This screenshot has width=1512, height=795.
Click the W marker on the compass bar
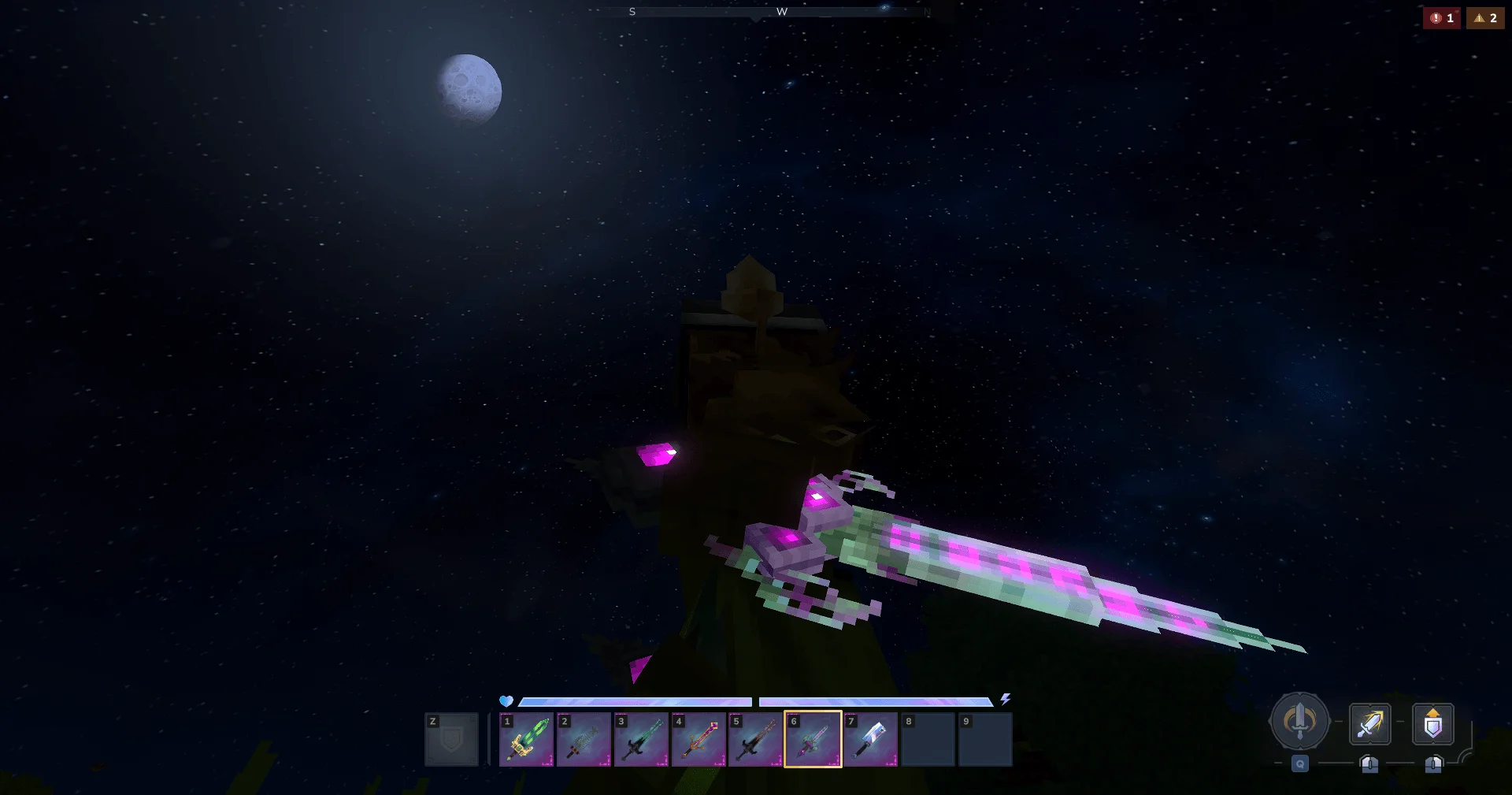782,12
